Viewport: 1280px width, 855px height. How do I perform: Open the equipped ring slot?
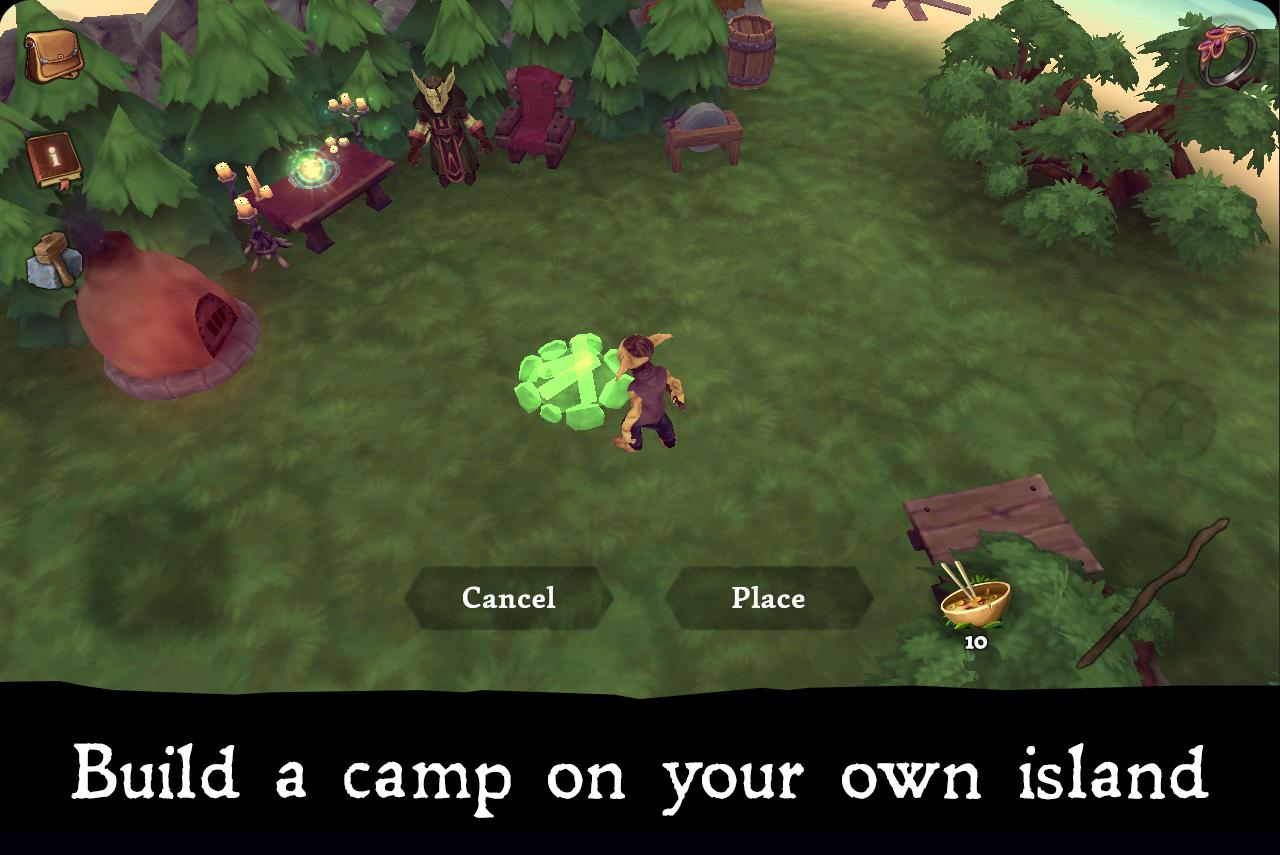(1226, 55)
